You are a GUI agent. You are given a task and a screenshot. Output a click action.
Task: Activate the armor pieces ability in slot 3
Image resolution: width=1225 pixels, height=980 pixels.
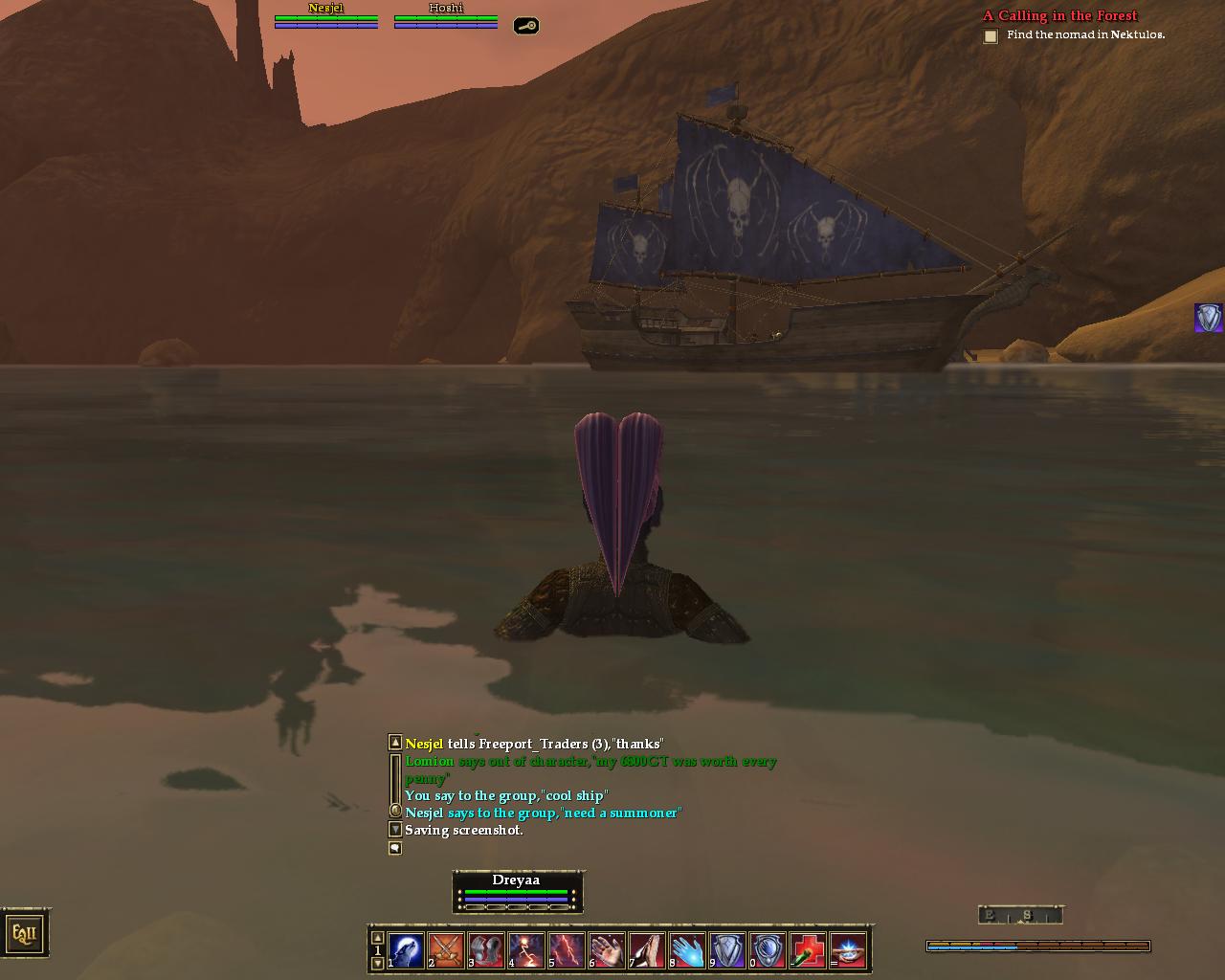[x=487, y=951]
